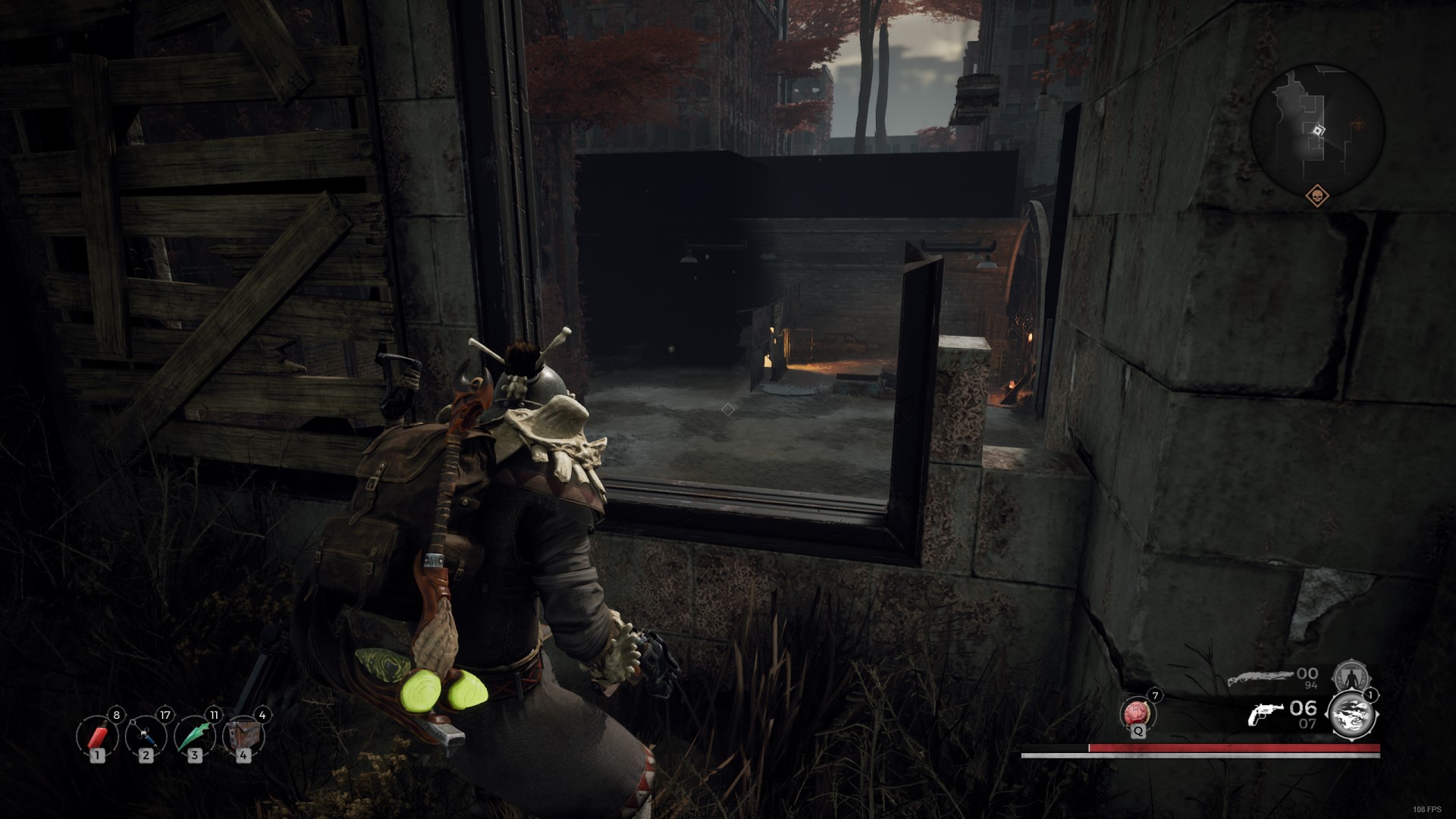The width and height of the screenshot is (1456, 819).
Task: Open the circular minimap
Action: point(1317,129)
